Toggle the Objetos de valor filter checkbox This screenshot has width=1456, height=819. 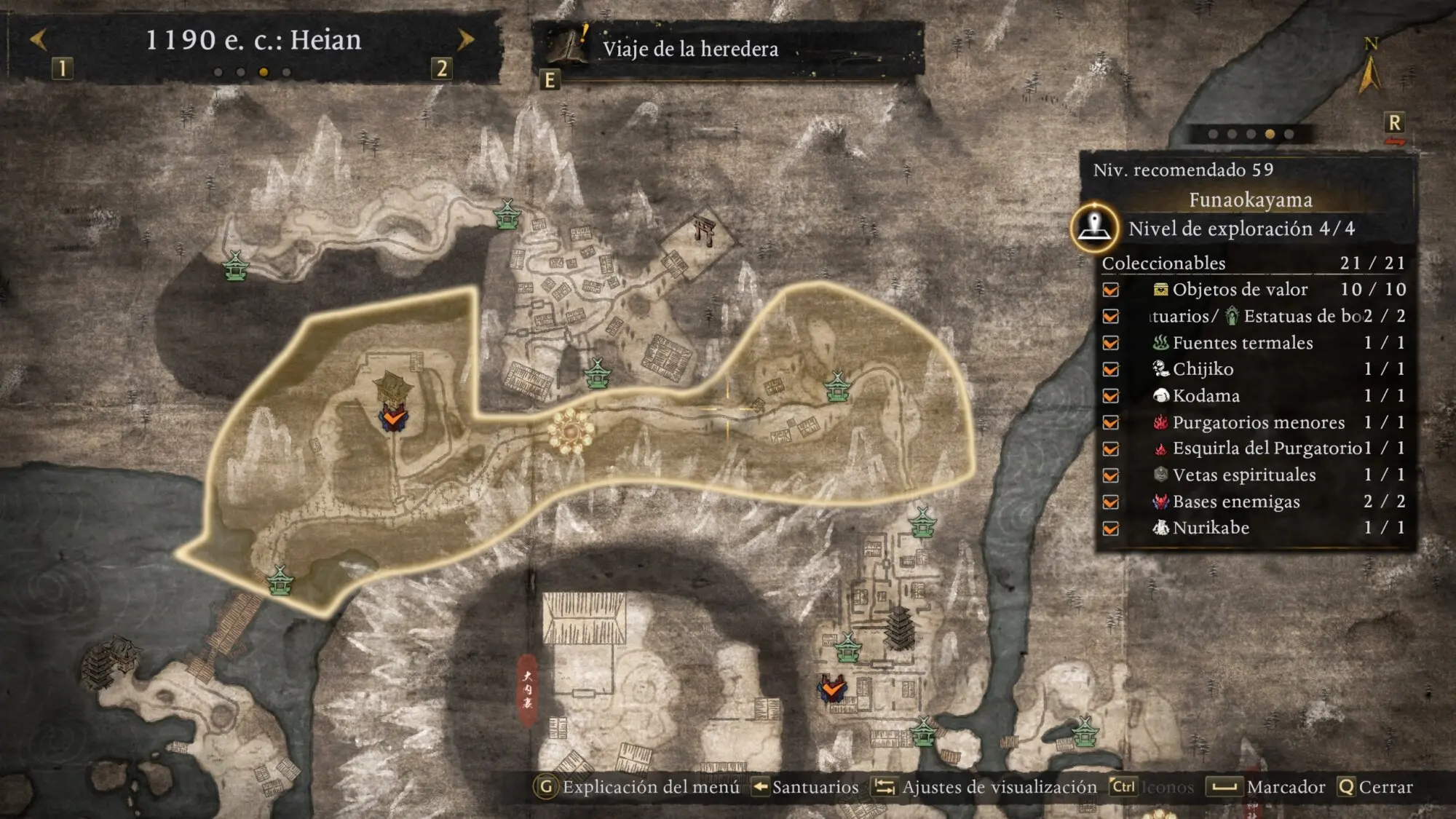coord(1111,290)
